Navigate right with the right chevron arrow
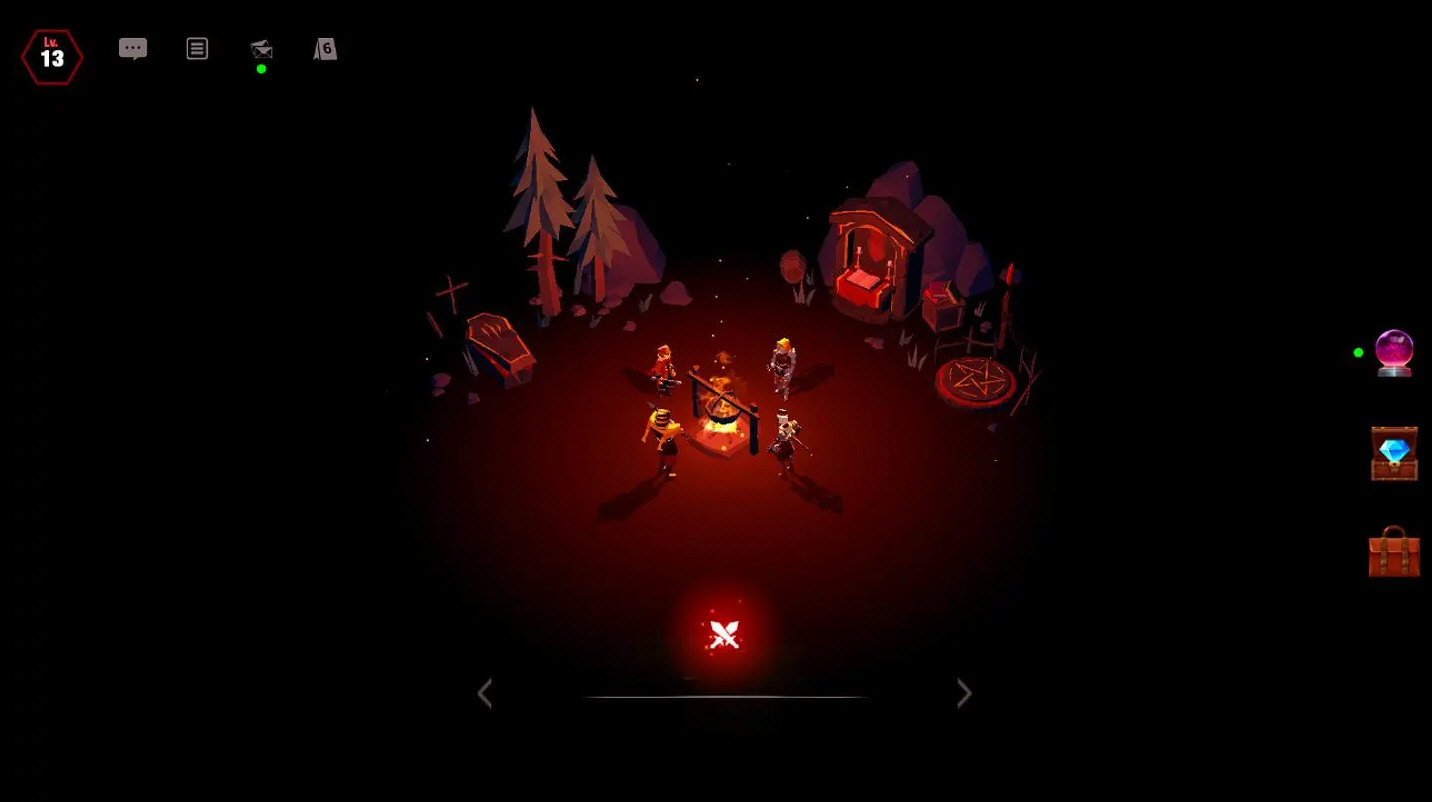The width and height of the screenshot is (1432, 802). (x=963, y=693)
